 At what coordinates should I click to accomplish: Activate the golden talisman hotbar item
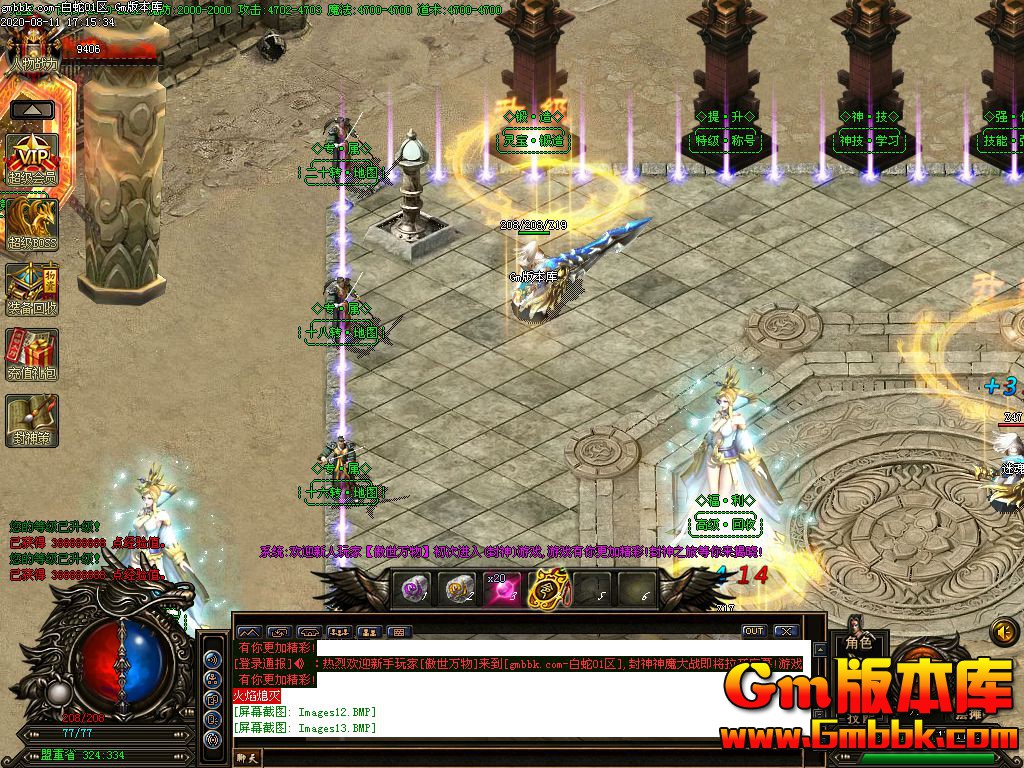(549, 590)
